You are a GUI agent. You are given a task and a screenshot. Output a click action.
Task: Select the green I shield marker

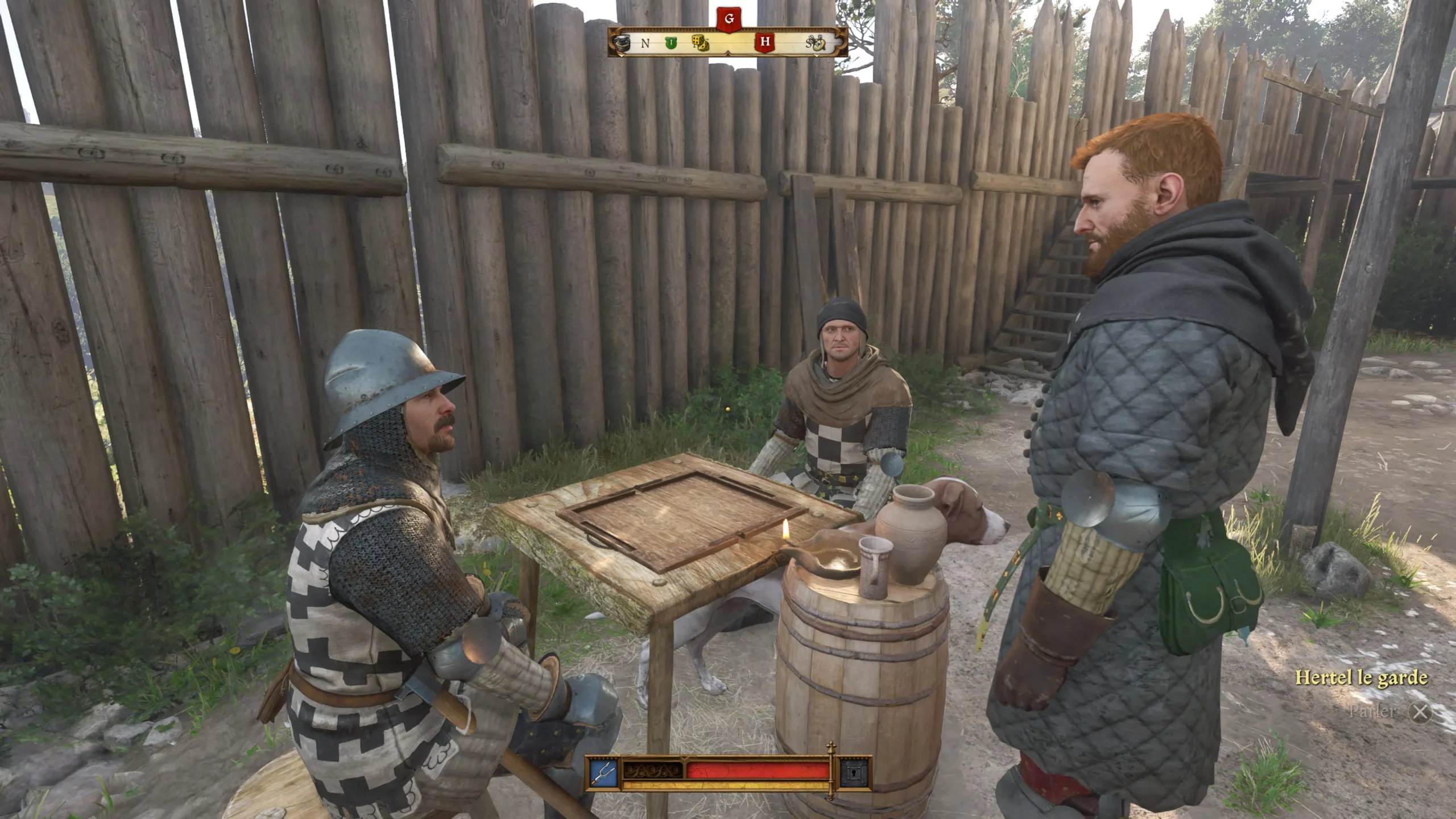tap(672, 43)
